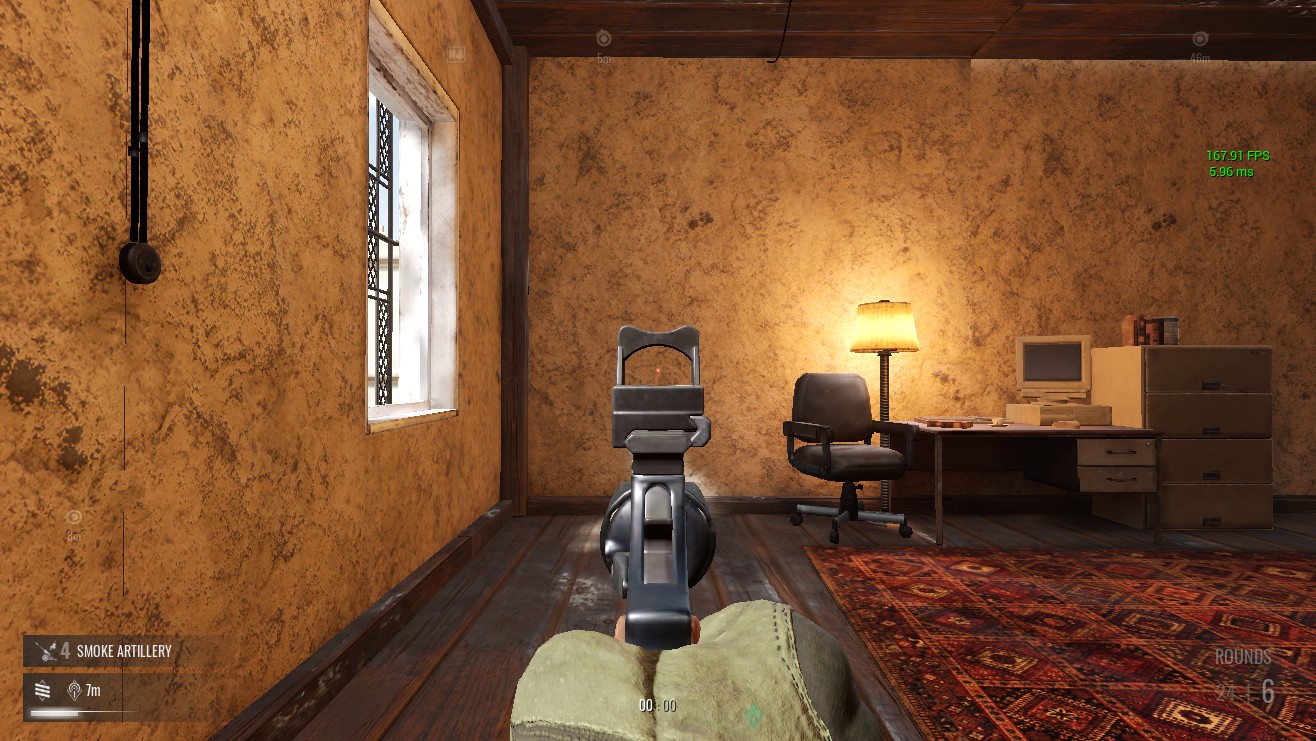Click the glowing desk lamp shade
The height and width of the screenshot is (741, 1316).
tap(884, 325)
